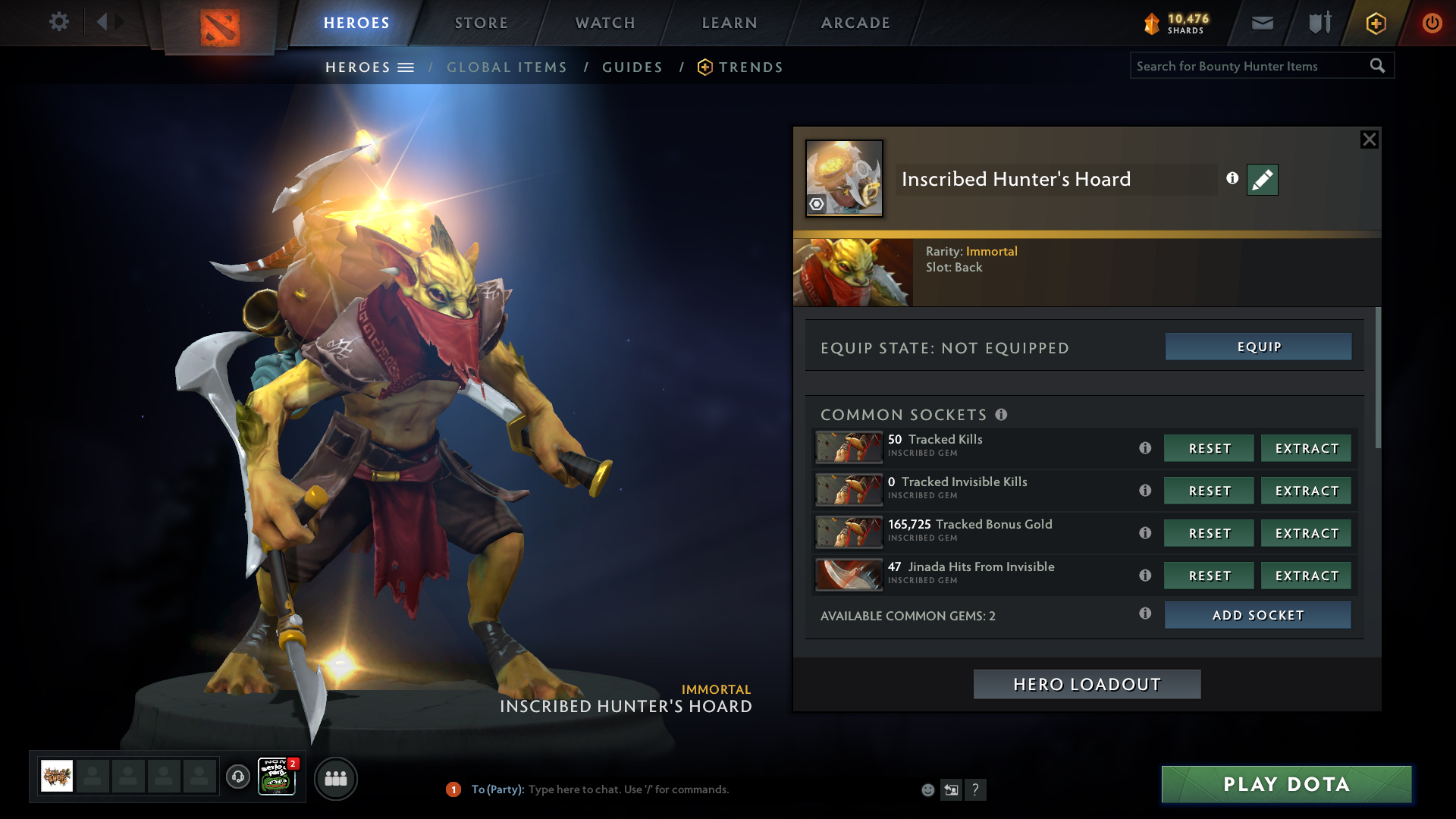1456x819 pixels.
Task: Extract the Jinada Hits From Invisible gem
Action: point(1306,576)
